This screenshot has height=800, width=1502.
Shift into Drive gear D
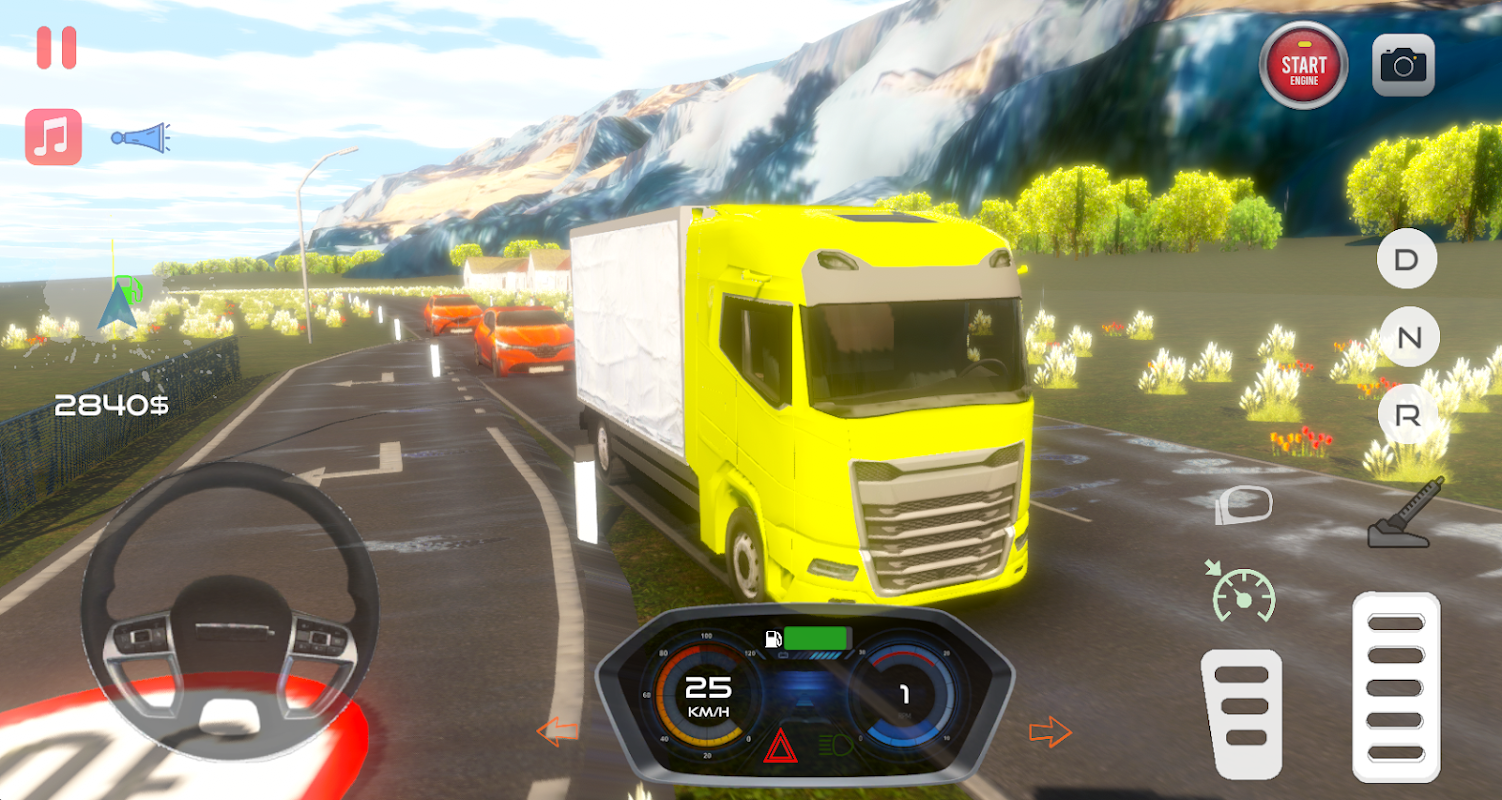(1407, 260)
